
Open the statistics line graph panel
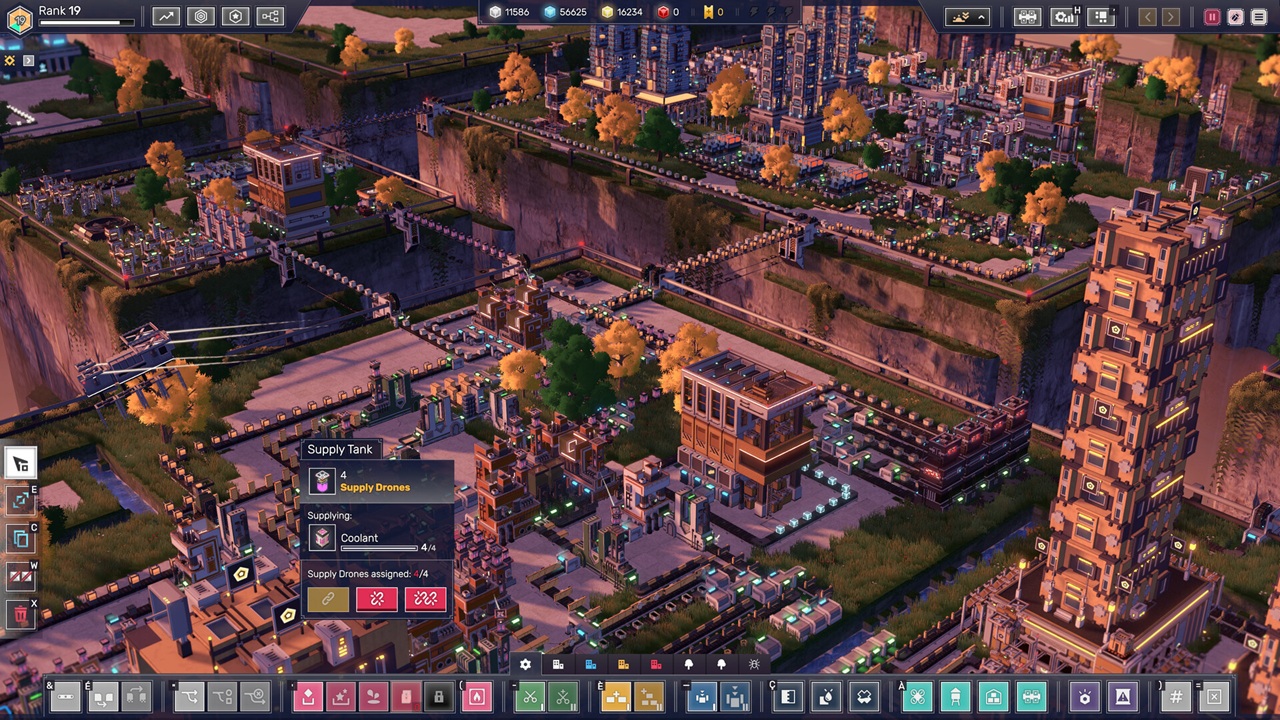coord(166,16)
